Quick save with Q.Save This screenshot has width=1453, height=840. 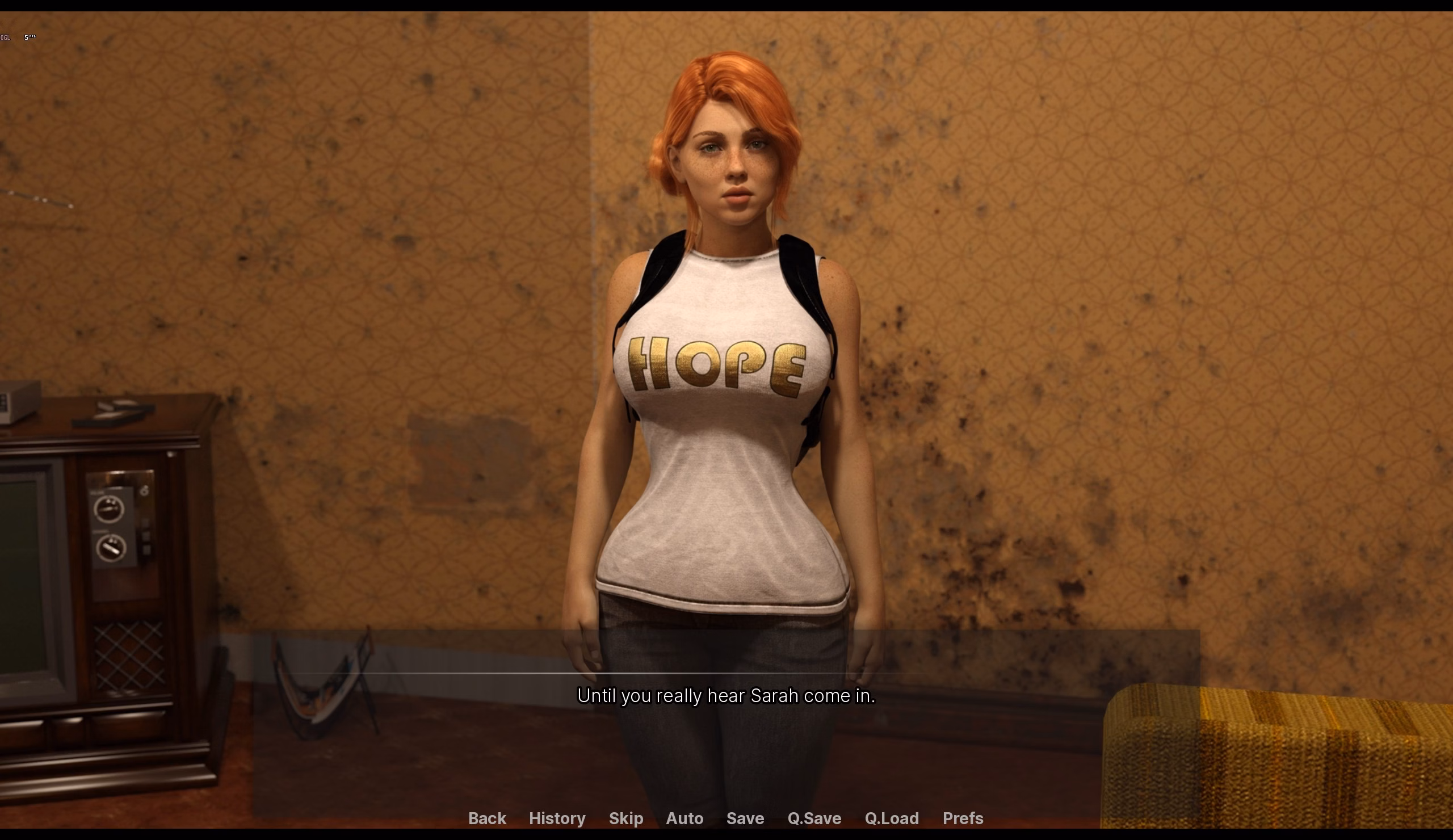[x=814, y=818]
